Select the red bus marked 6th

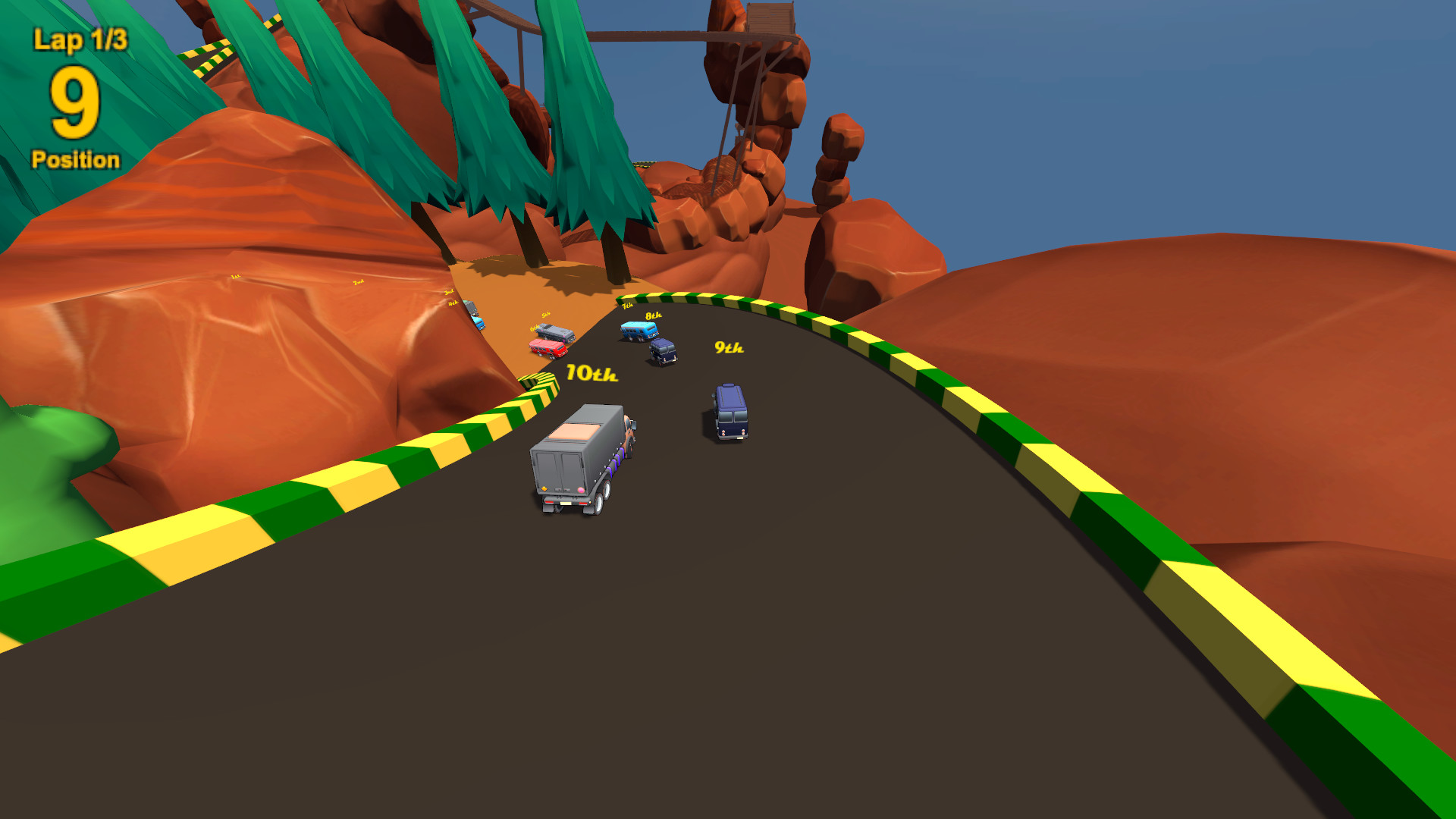point(548,348)
